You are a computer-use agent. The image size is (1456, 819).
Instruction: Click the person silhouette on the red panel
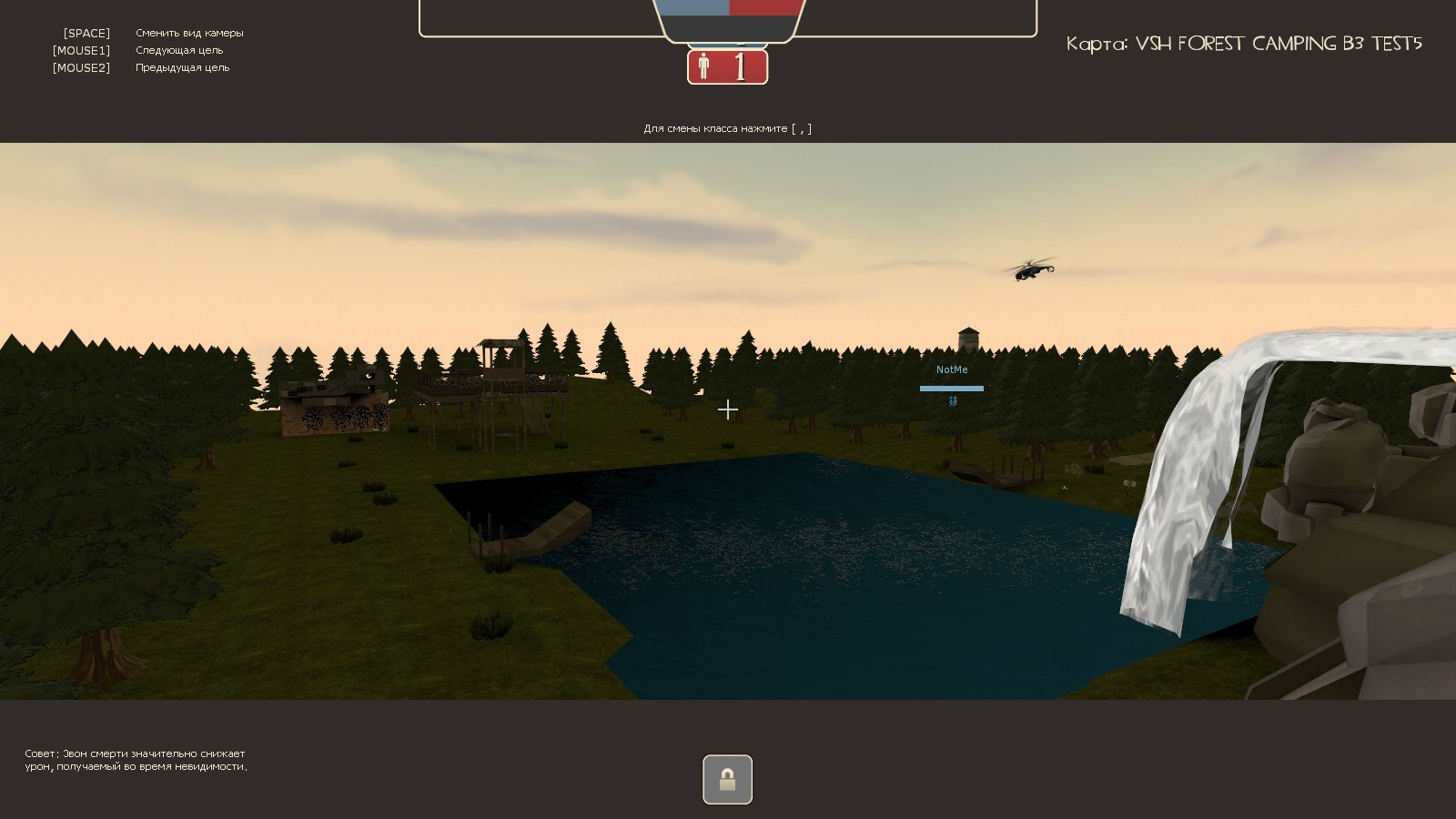(x=703, y=66)
